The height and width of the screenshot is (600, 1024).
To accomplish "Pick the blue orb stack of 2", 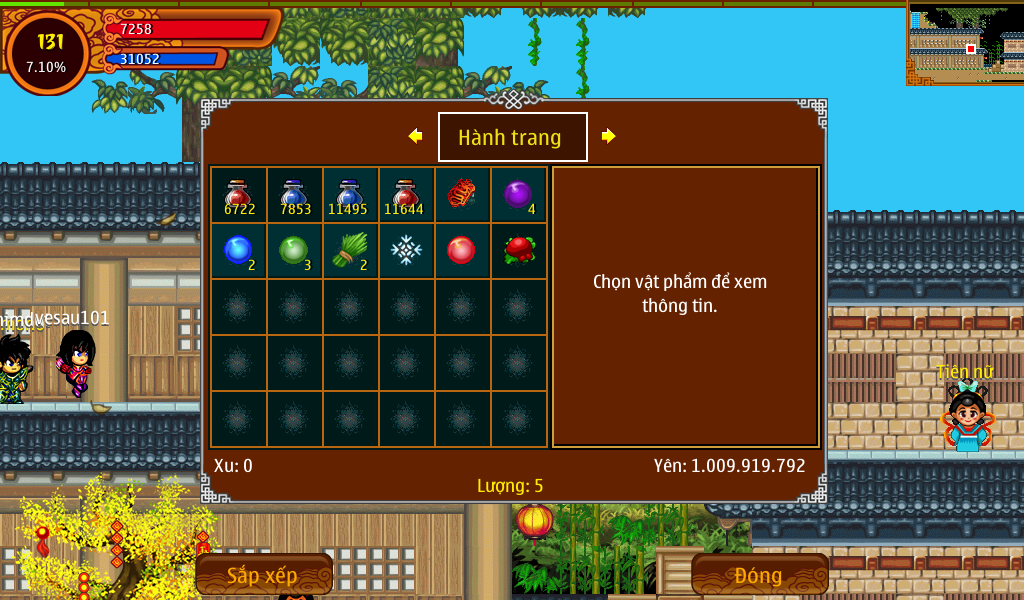I will (x=239, y=251).
